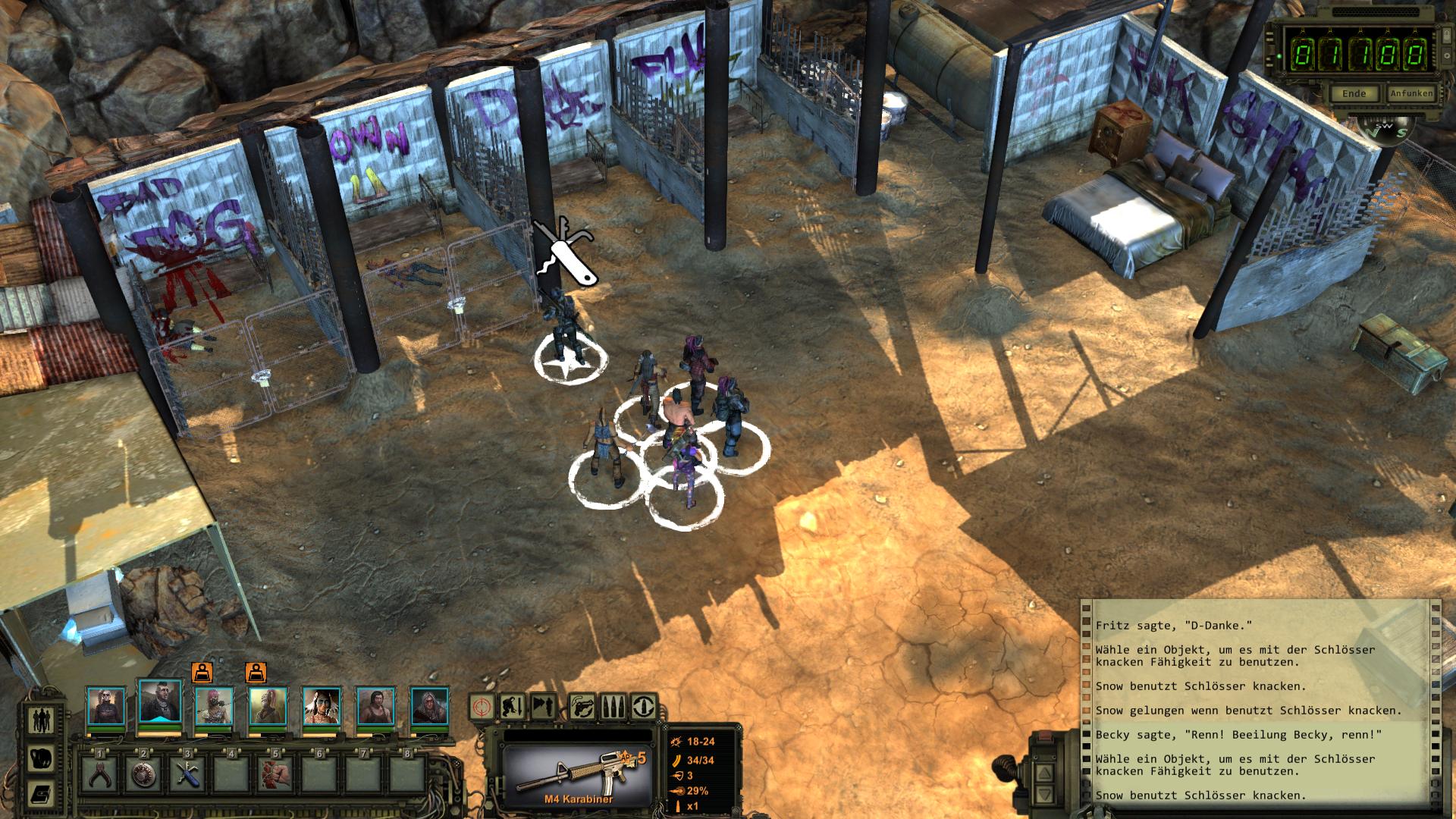This screenshot has width=1456, height=819.
Task: Select the feathered face-paint woman portrait
Action: pos(321,707)
